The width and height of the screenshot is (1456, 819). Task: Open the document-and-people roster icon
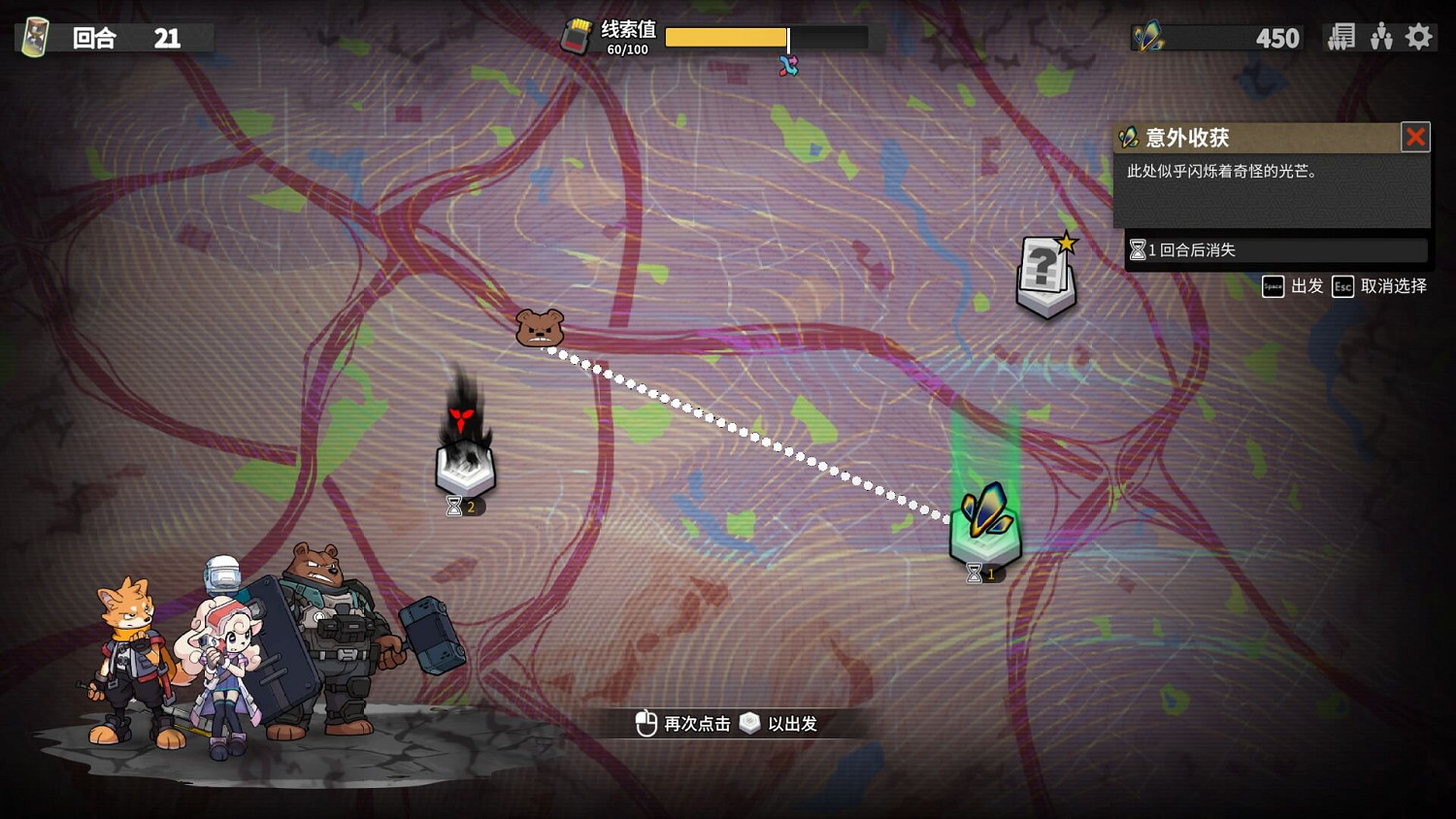[1341, 37]
